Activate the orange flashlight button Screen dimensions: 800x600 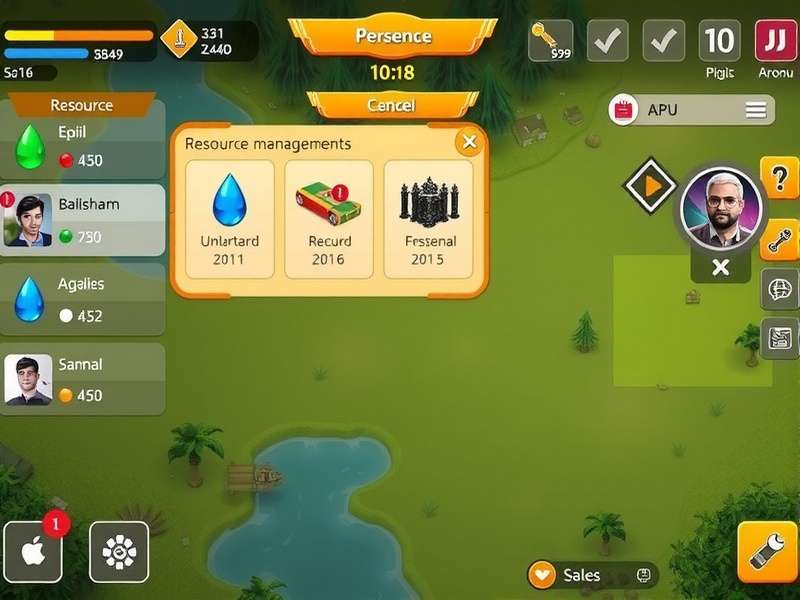click(767, 551)
